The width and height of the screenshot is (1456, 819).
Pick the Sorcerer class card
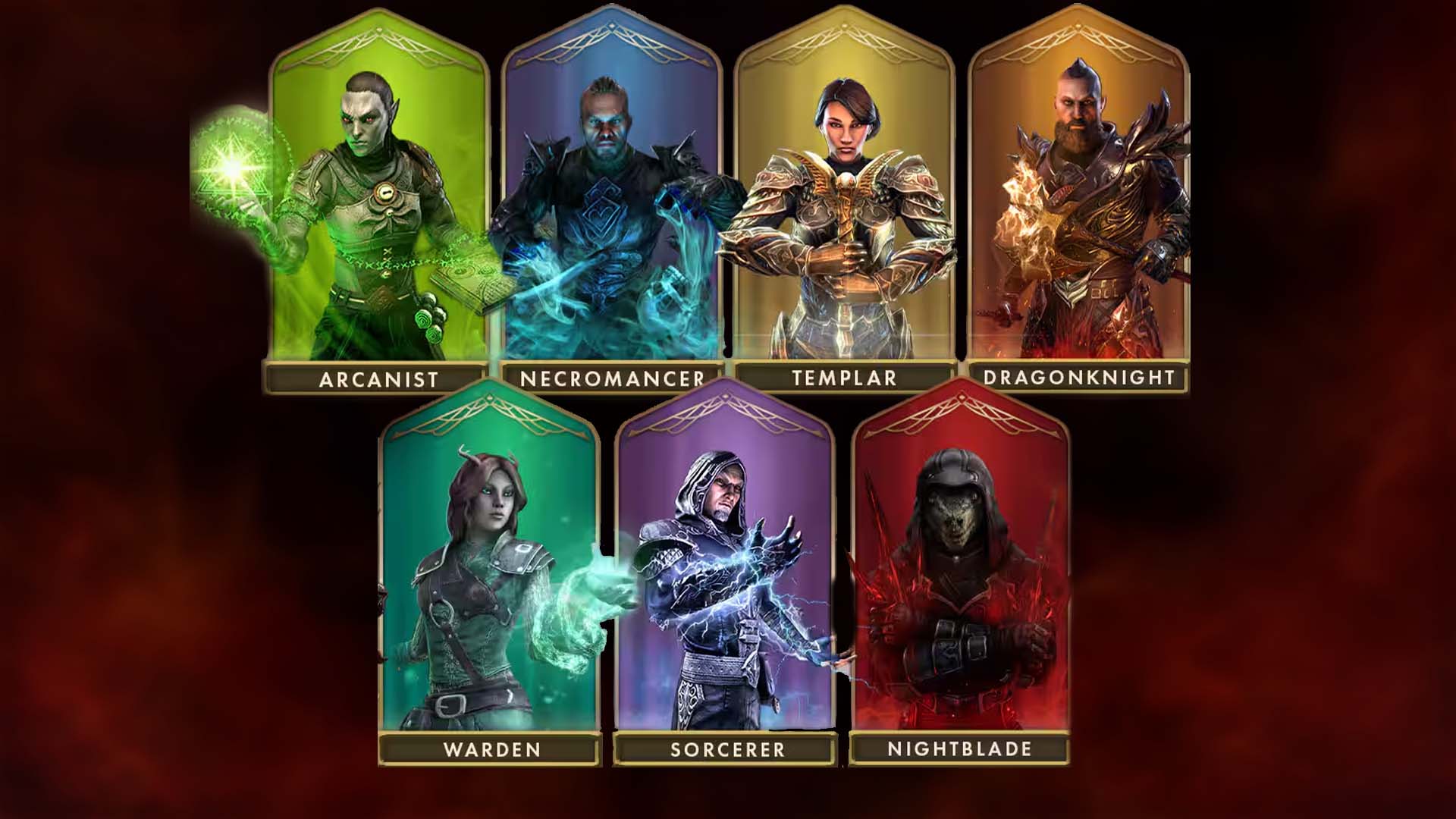[x=726, y=576]
